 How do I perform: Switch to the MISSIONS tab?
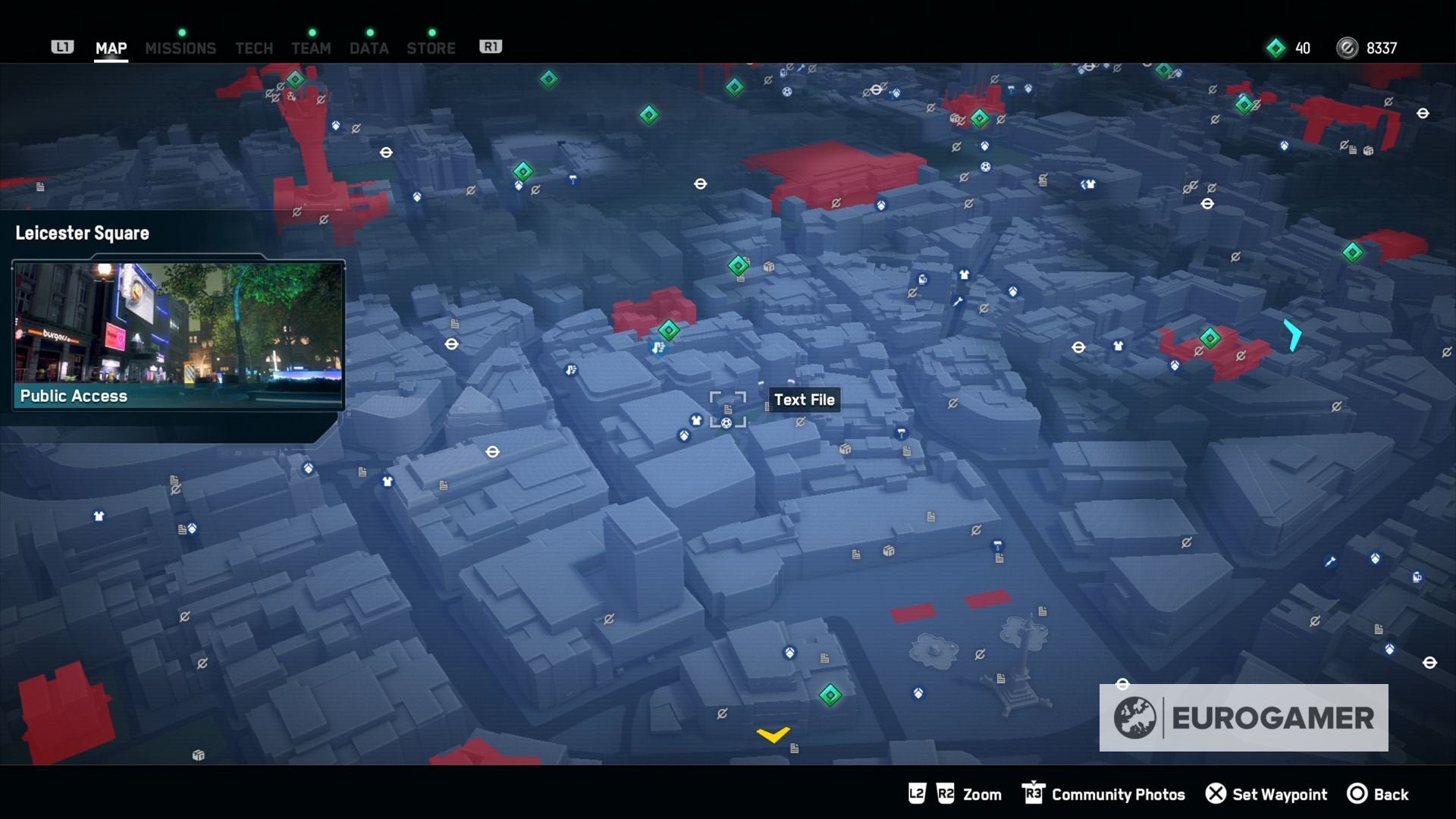180,48
